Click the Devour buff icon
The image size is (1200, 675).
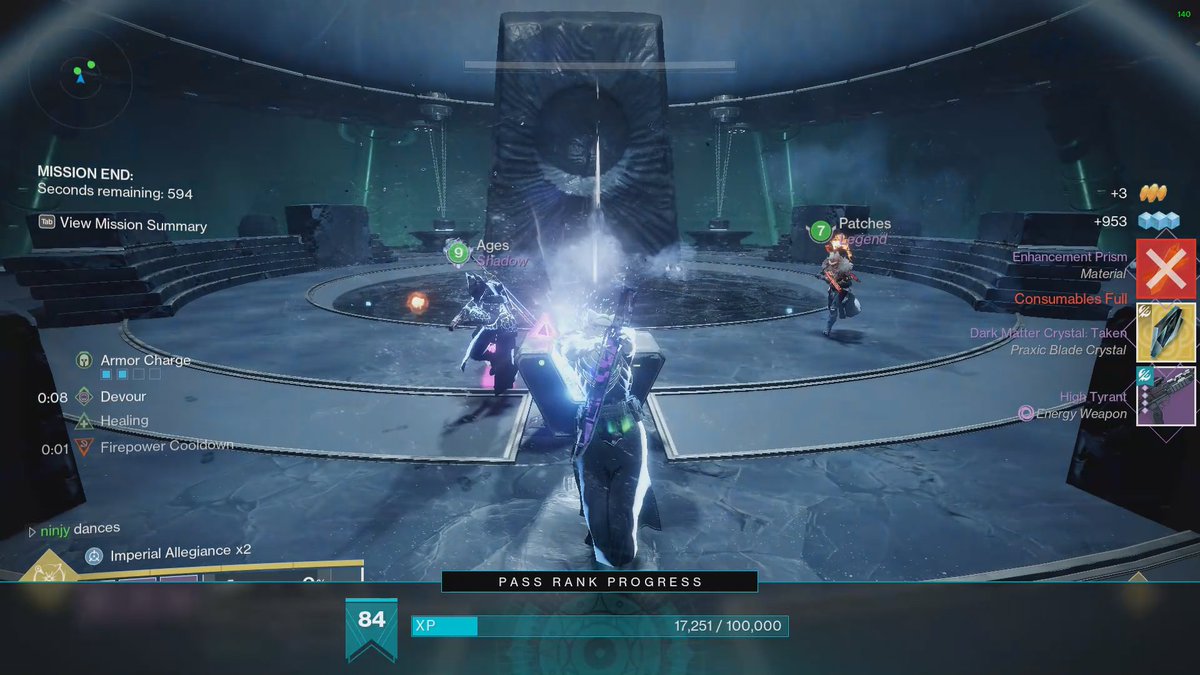coord(85,397)
